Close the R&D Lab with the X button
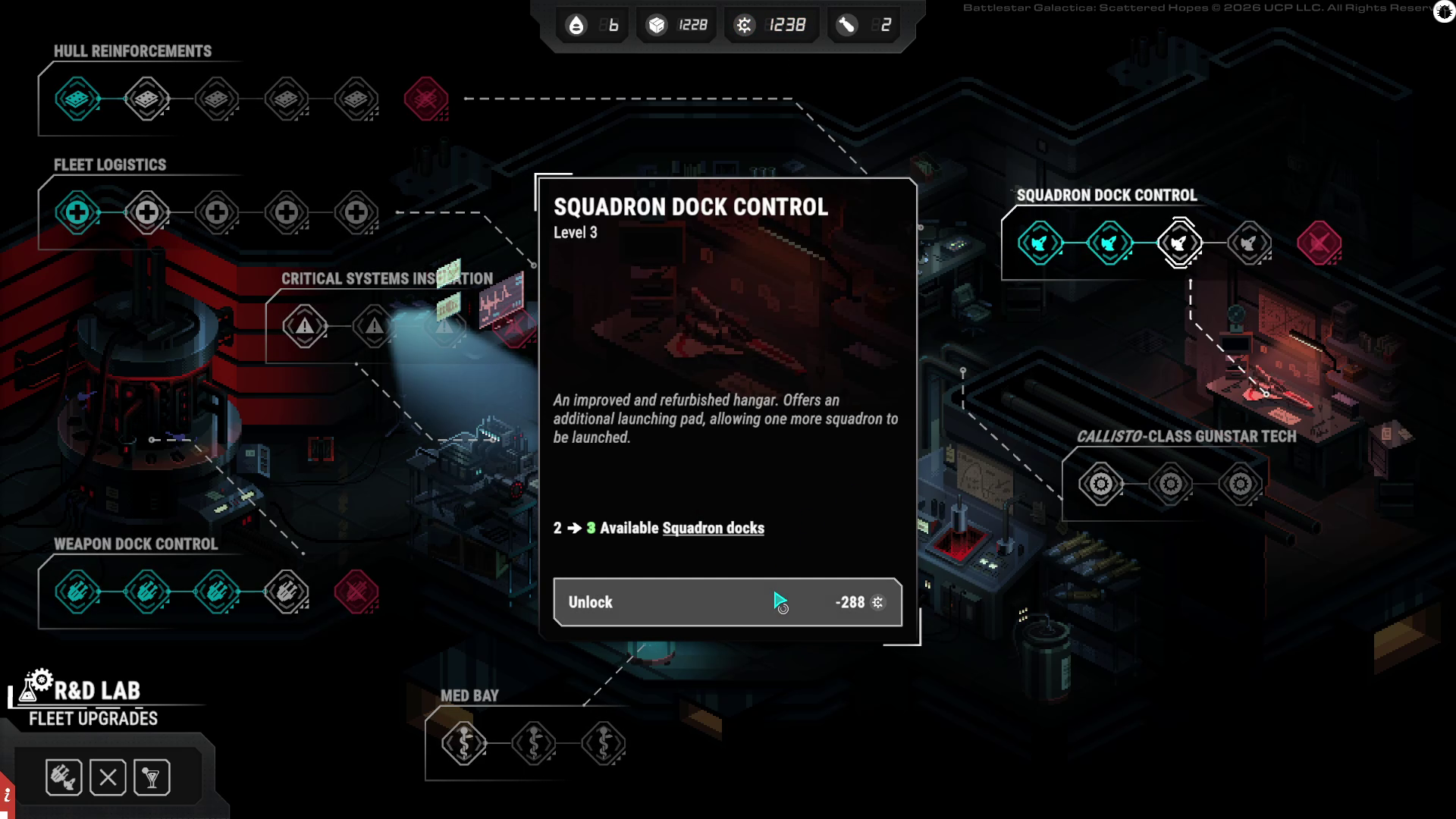The image size is (1456, 819). pyautogui.click(x=108, y=777)
